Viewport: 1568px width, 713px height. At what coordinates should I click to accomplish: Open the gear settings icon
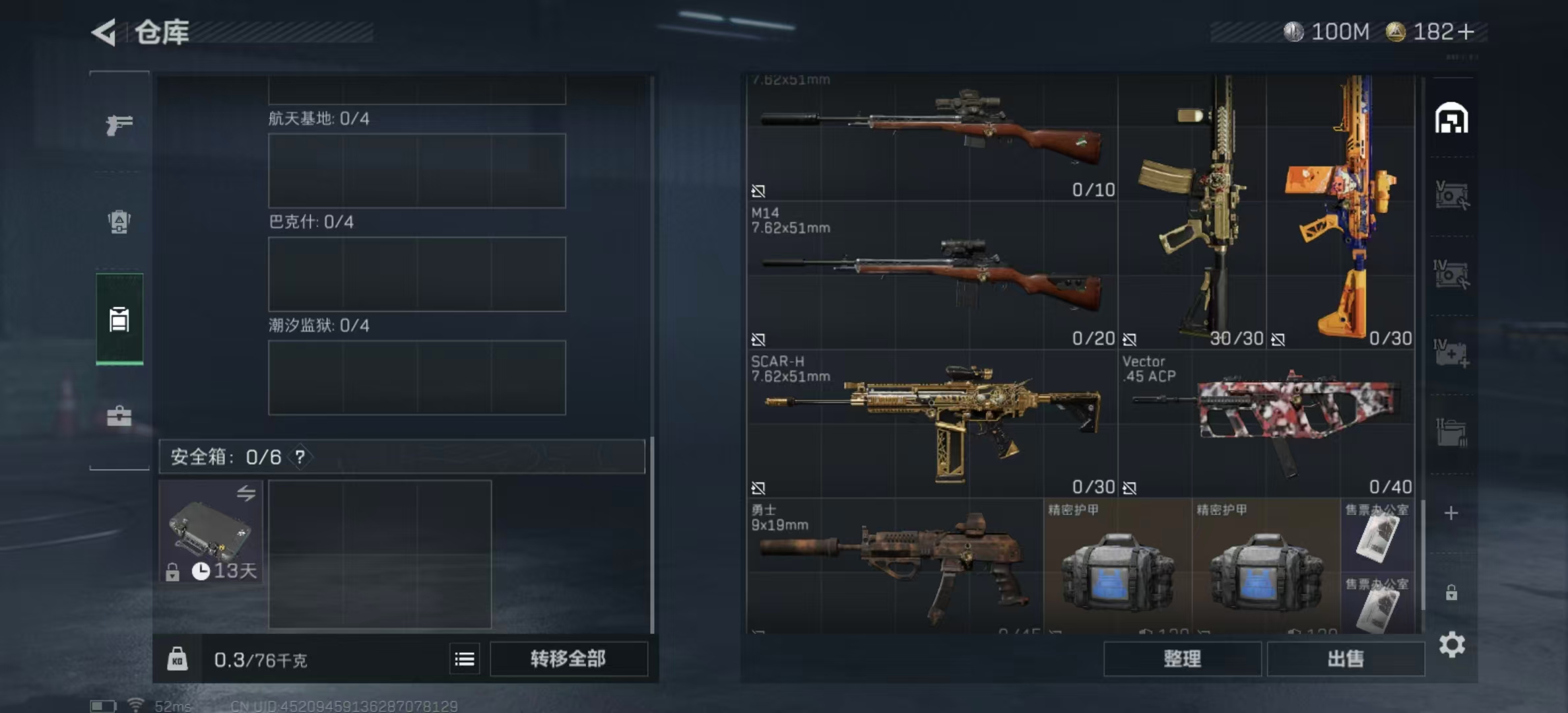(x=1452, y=644)
